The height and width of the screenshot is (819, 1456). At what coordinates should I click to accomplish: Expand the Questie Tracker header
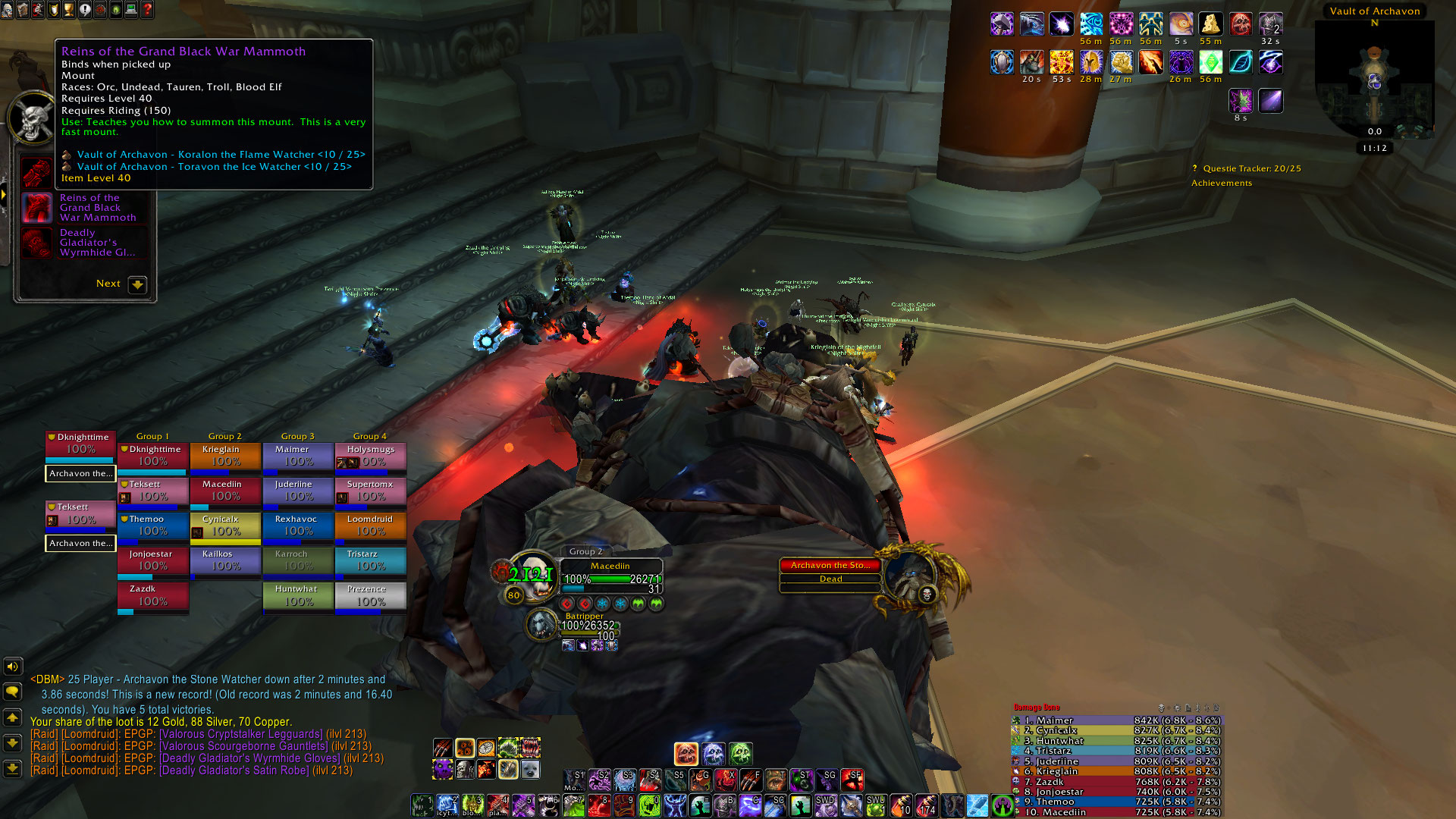[x=1251, y=168]
